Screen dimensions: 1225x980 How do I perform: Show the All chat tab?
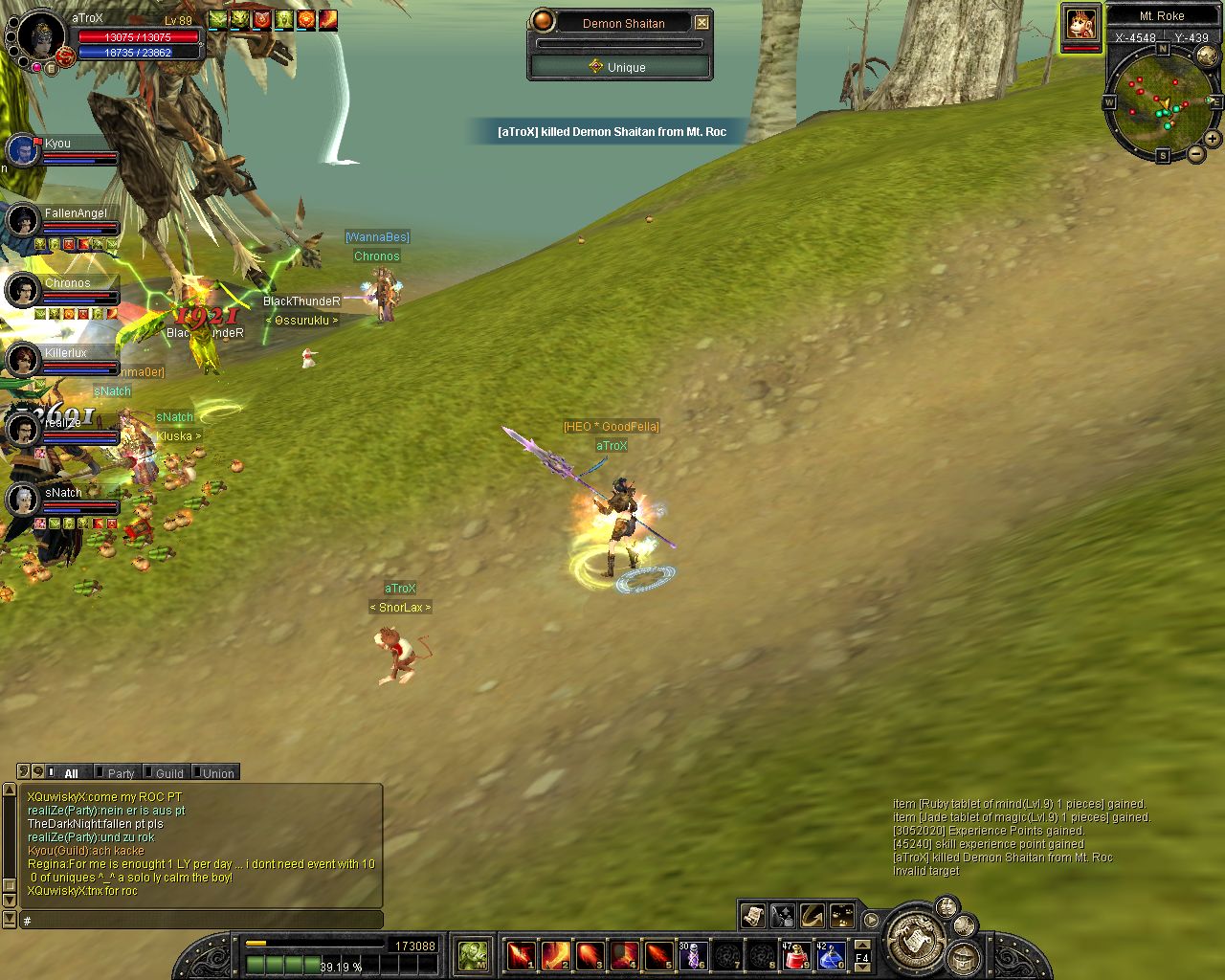(x=71, y=773)
